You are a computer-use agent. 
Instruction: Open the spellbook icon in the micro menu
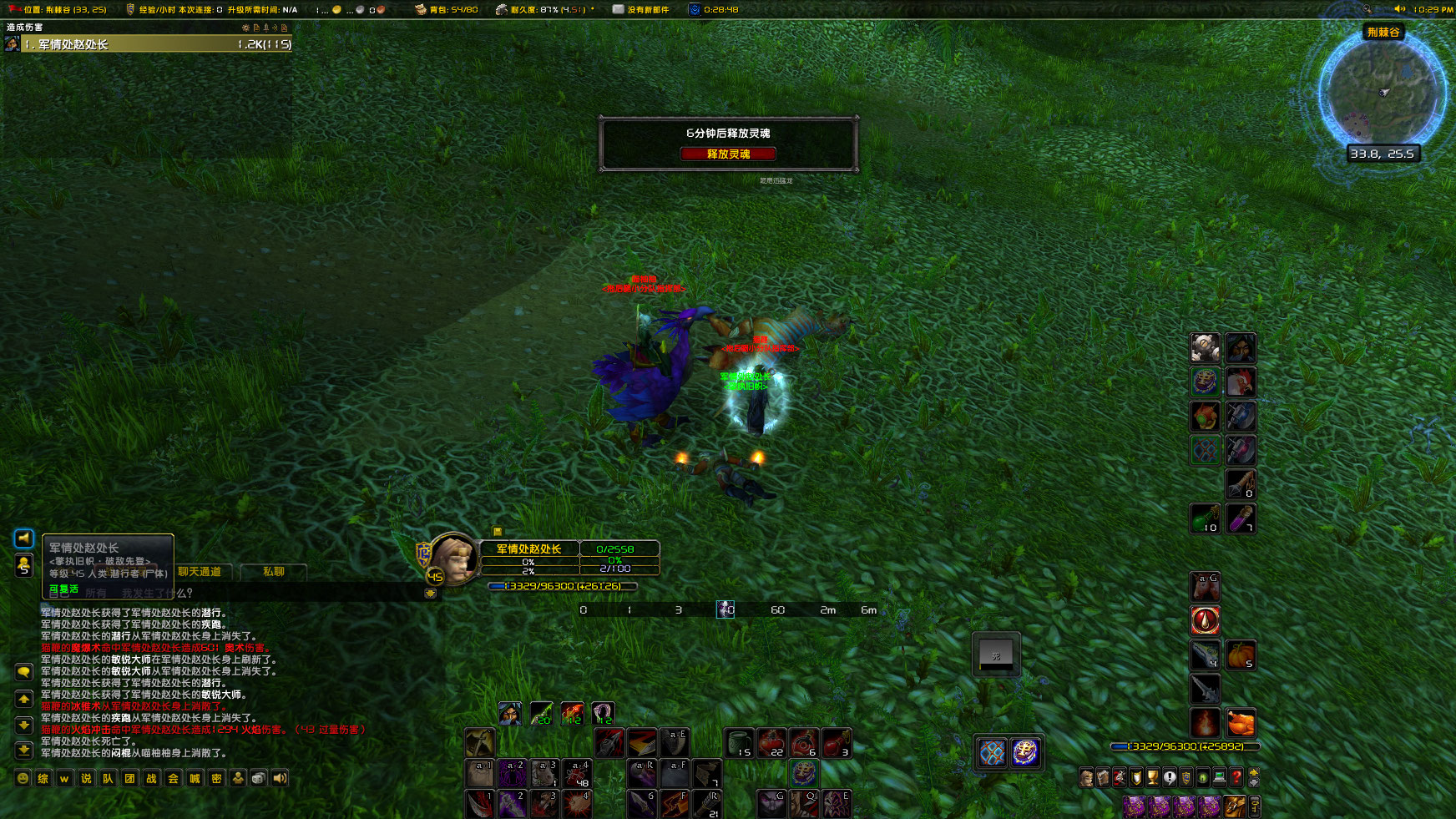click(x=1102, y=777)
